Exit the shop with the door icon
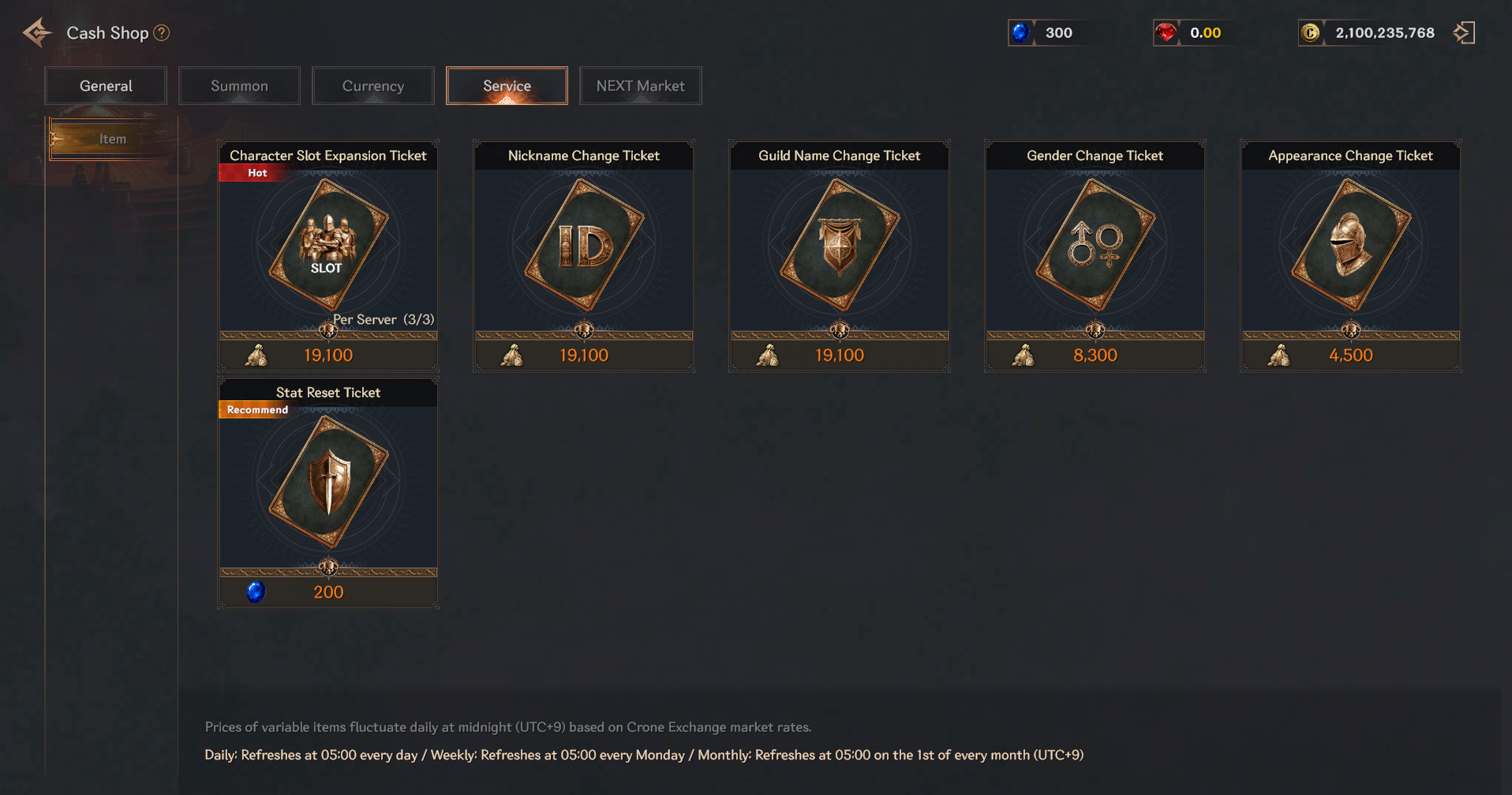This screenshot has width=1512, height=795. point(1464,33)
